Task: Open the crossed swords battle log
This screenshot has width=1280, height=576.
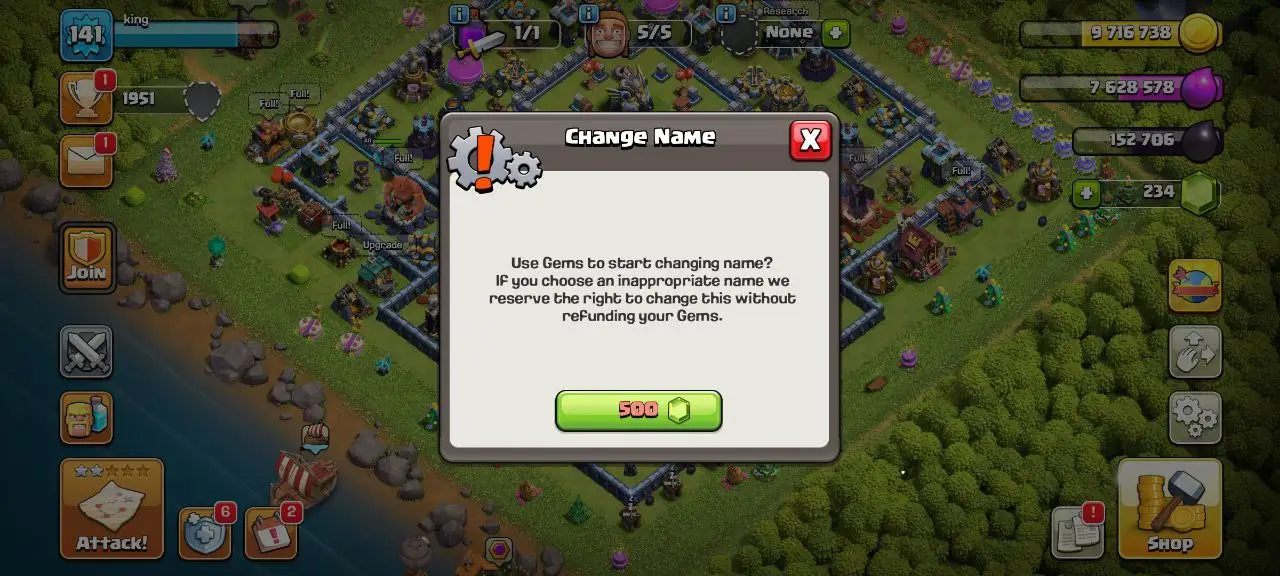Action: [x=86, y=351]
